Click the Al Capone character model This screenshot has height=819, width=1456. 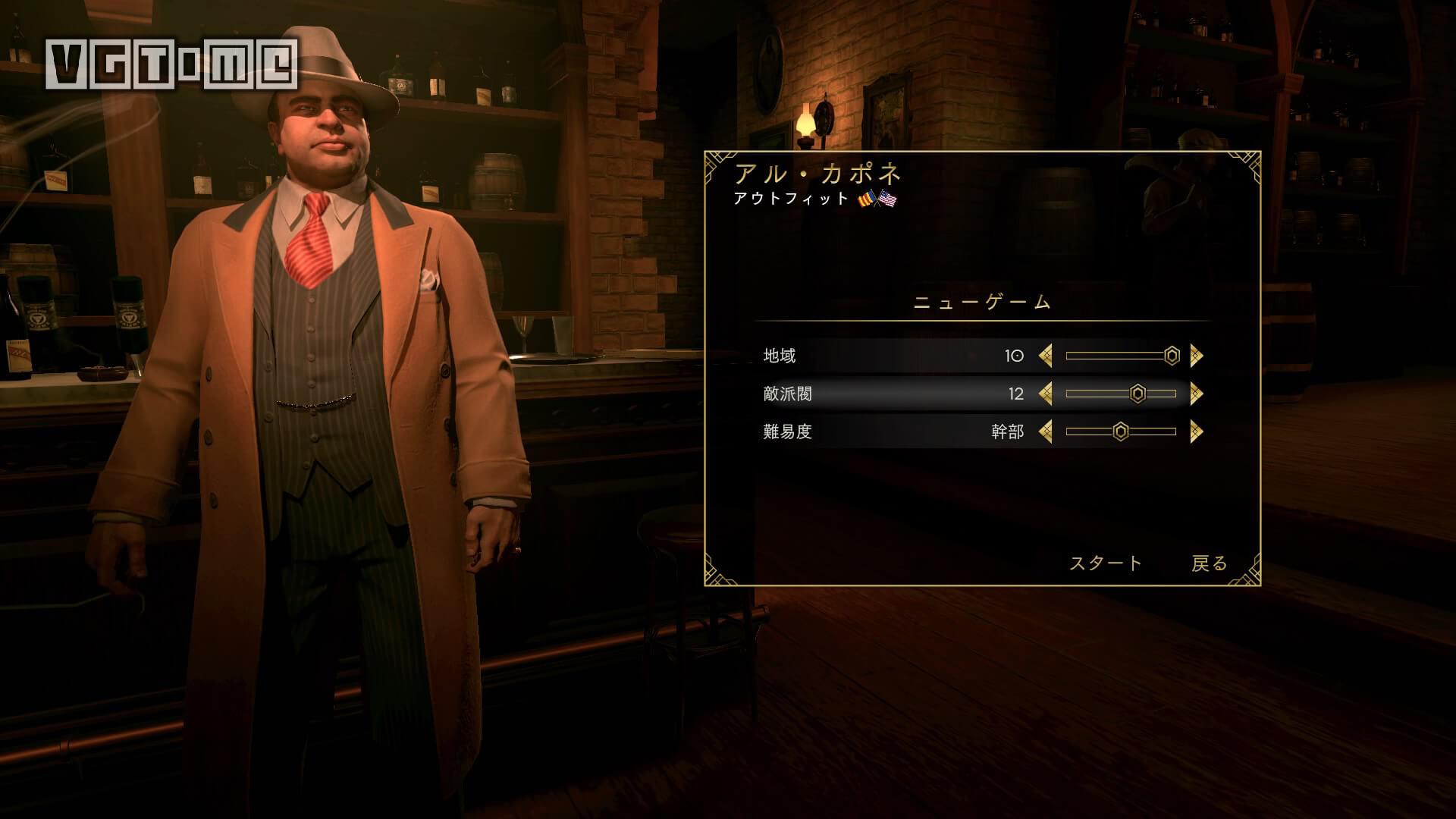click(x=326, y=379)
